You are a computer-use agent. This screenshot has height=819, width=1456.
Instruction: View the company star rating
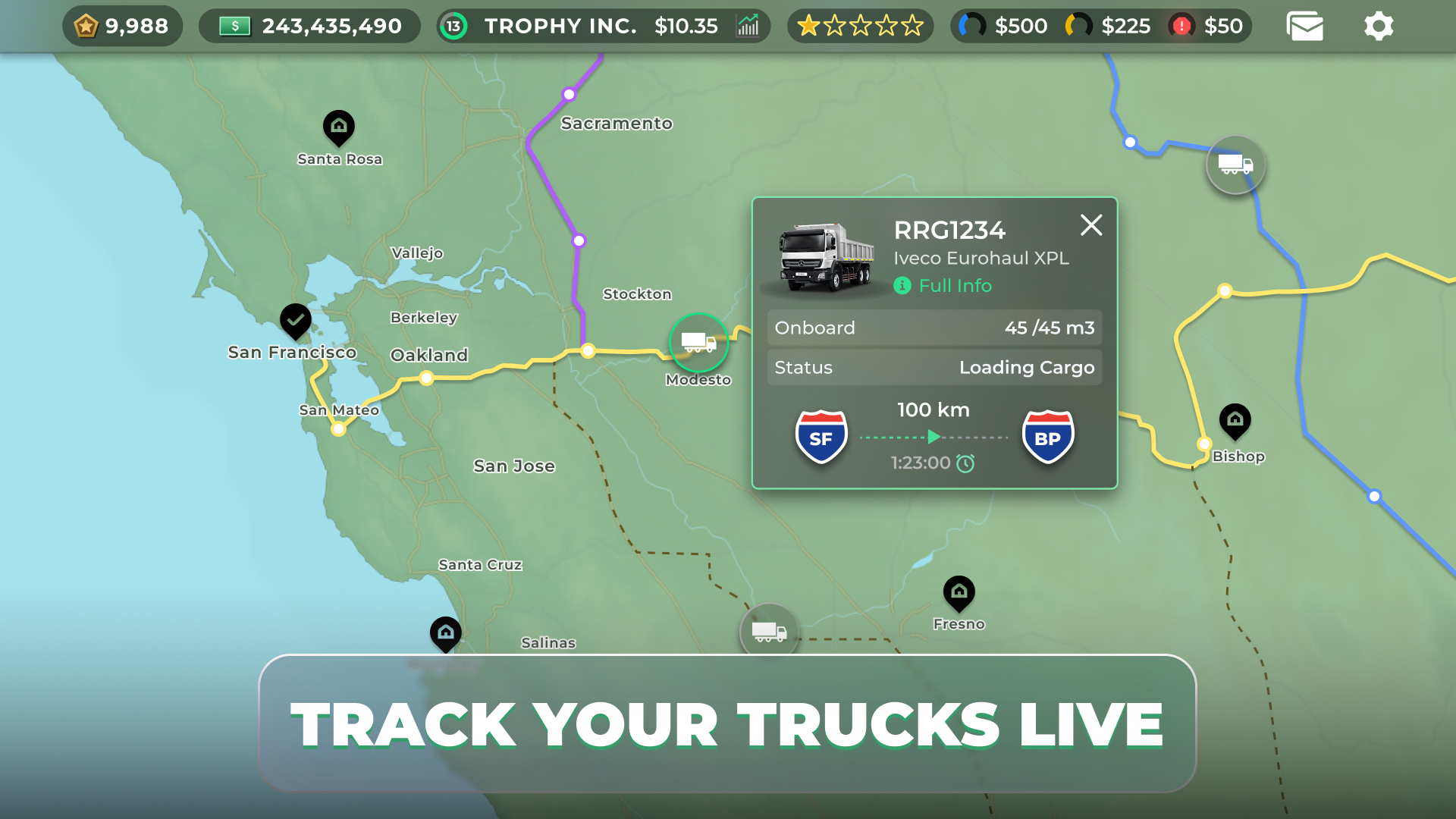tap(860, 27)
